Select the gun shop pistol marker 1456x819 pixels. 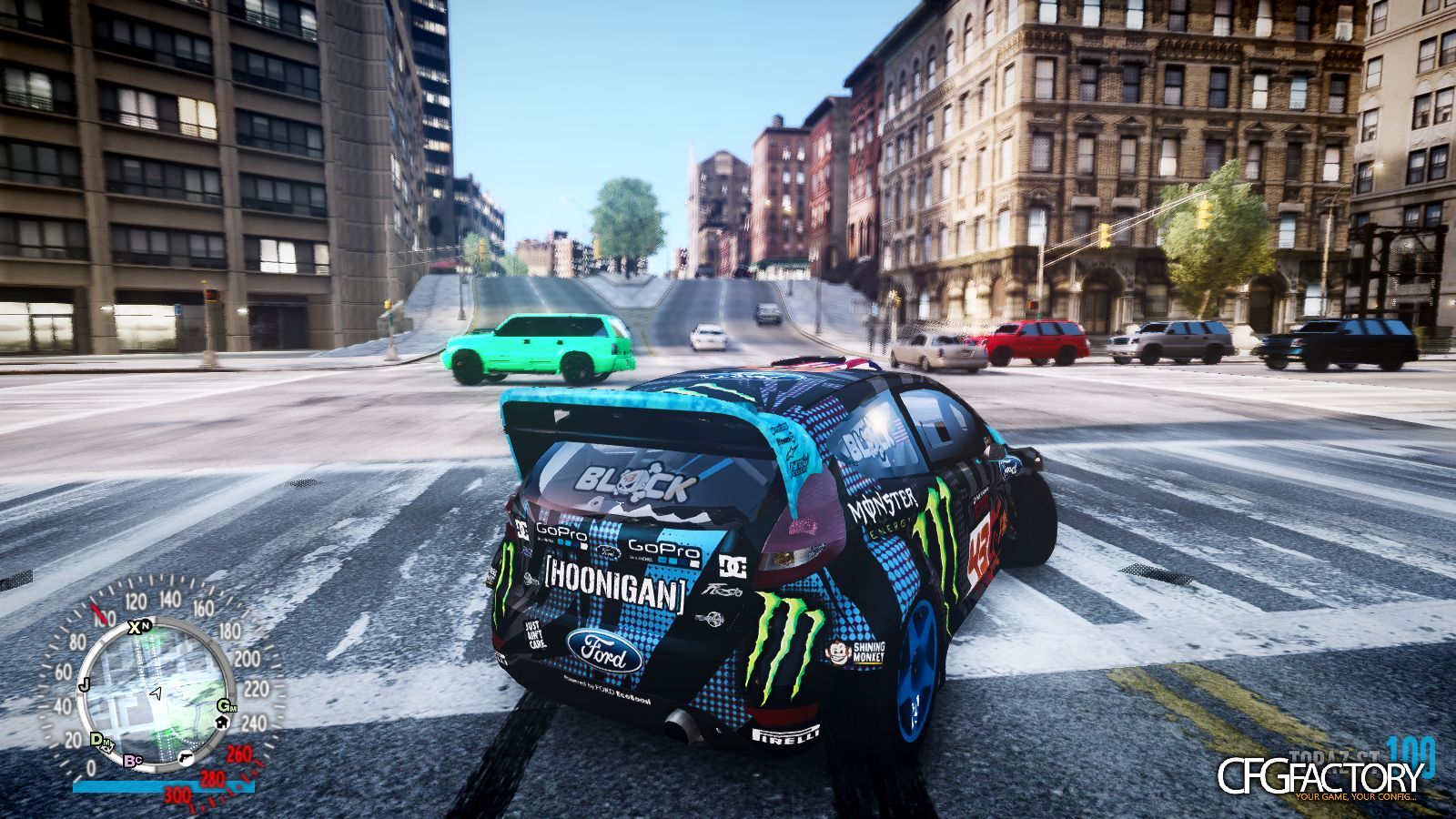[185, 758]
